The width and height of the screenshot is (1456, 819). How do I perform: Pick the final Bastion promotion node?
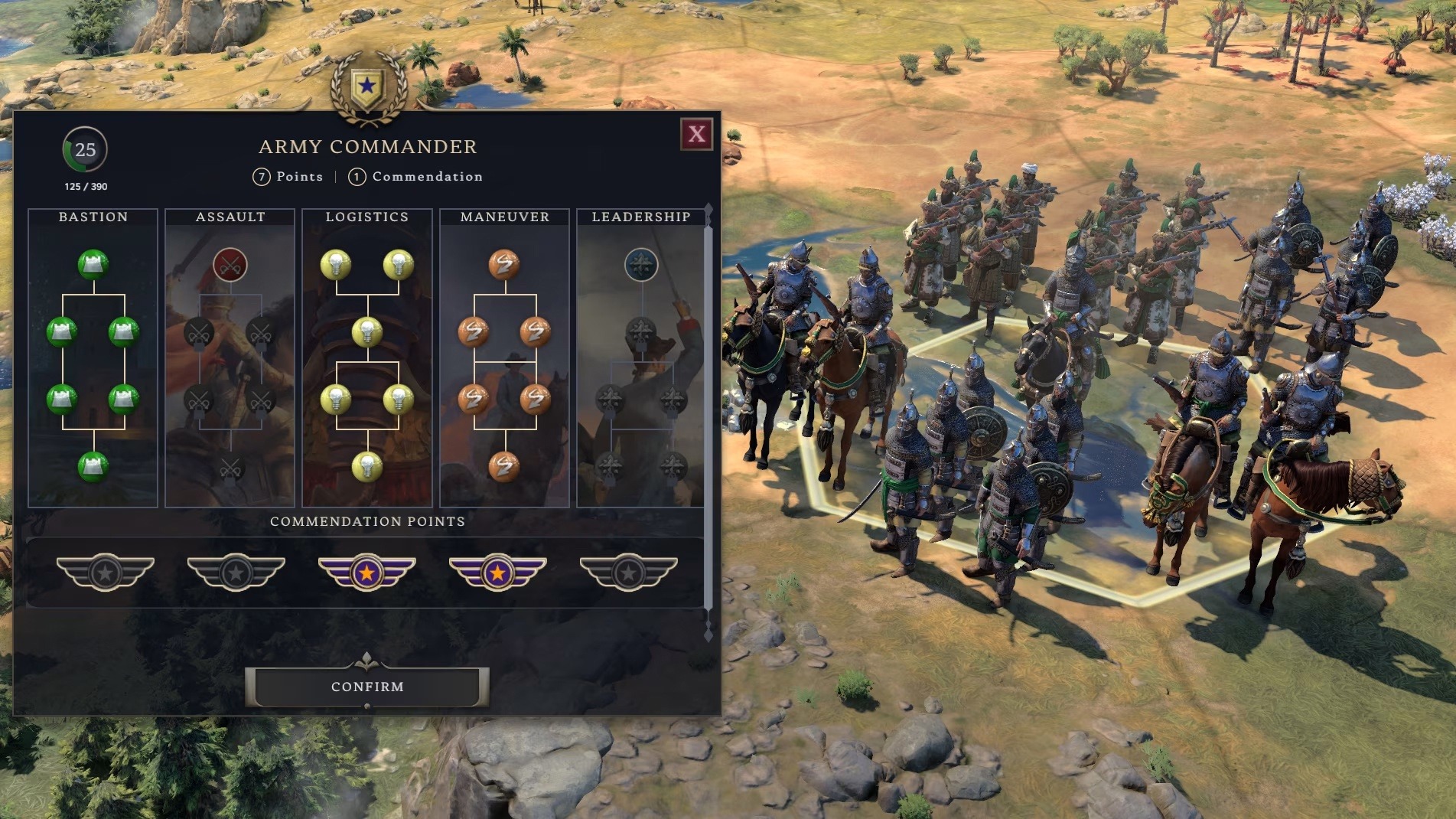click(x=93, y=465)
